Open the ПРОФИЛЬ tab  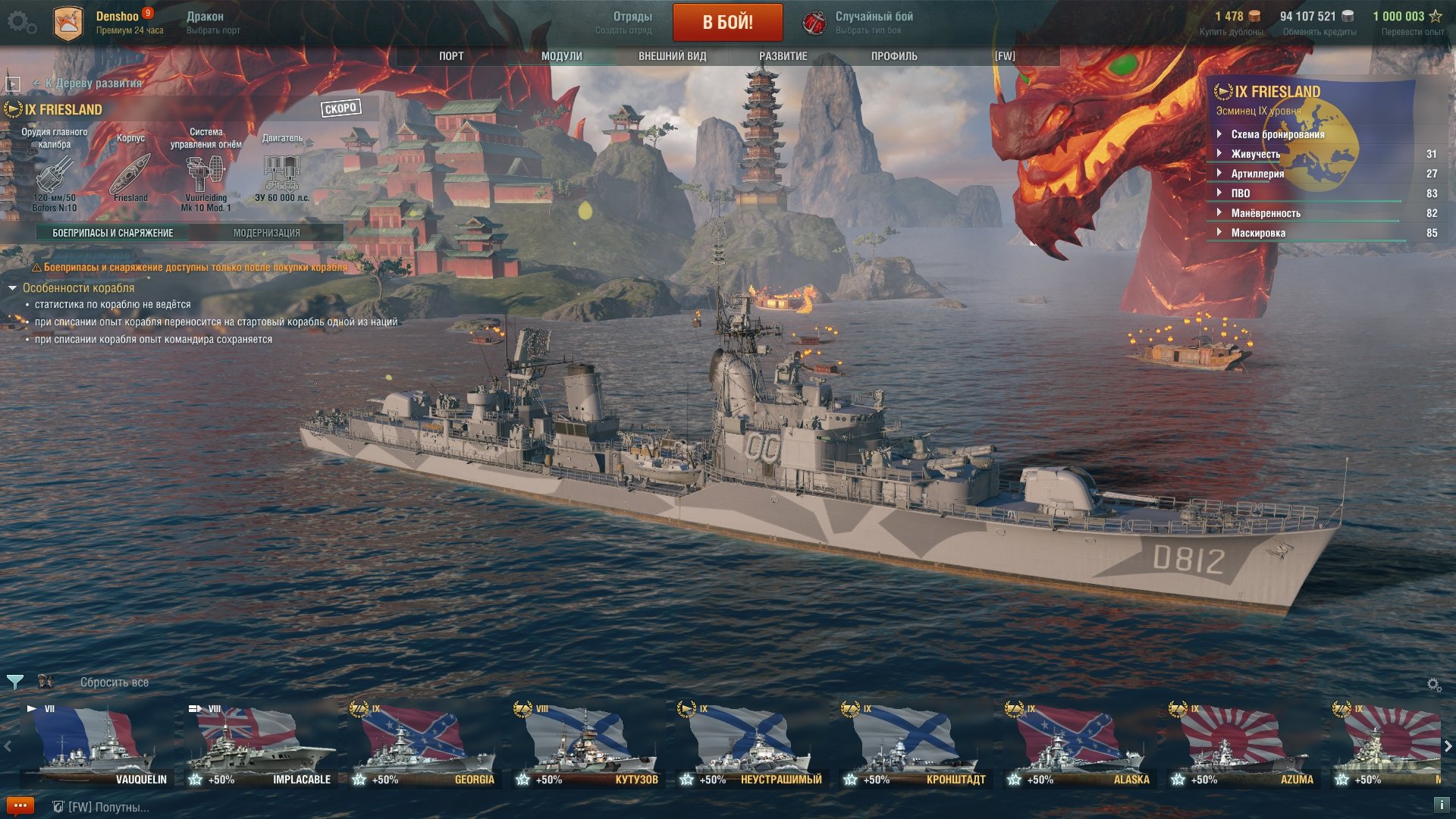894,56
